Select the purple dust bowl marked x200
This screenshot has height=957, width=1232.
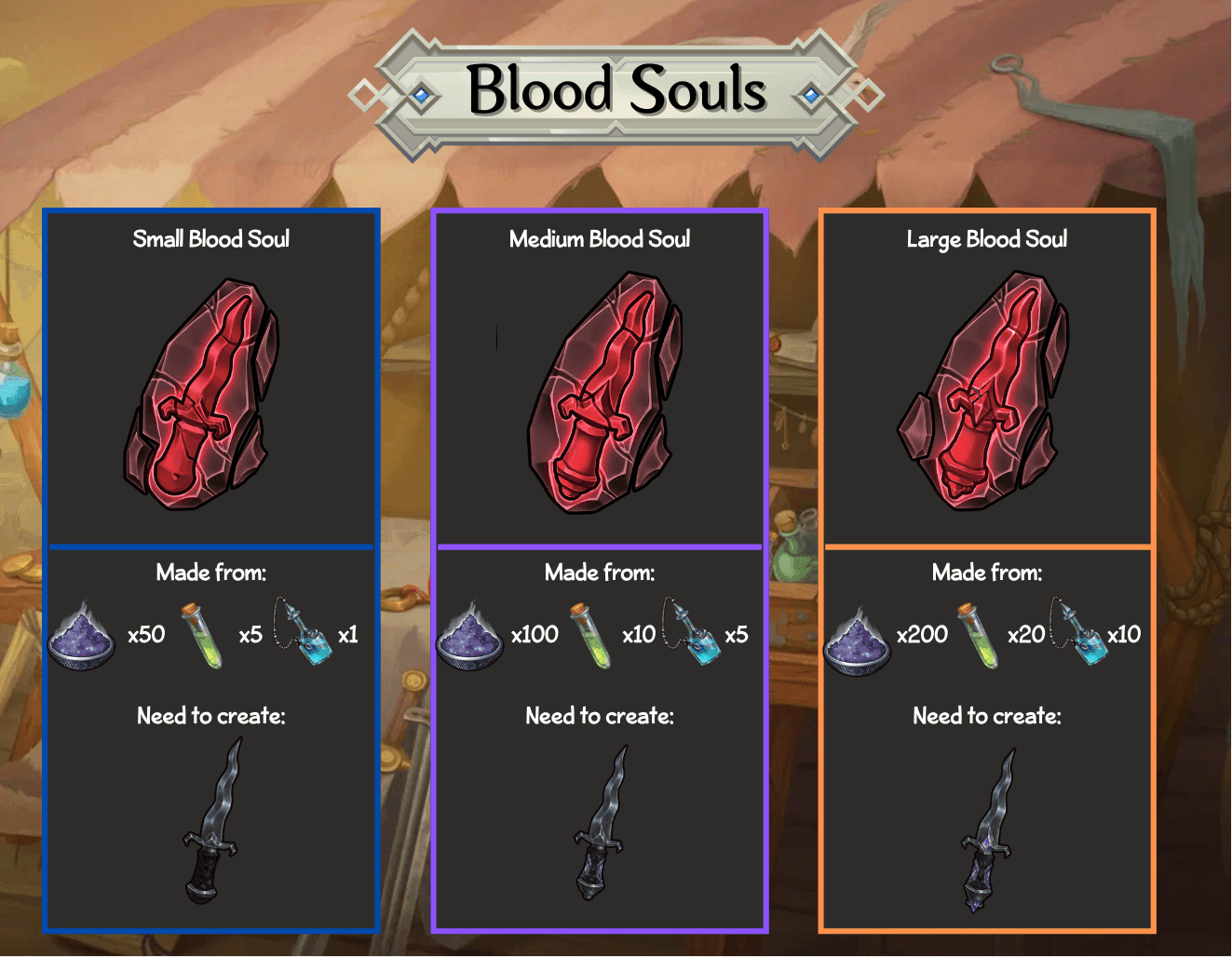point(858,638)
